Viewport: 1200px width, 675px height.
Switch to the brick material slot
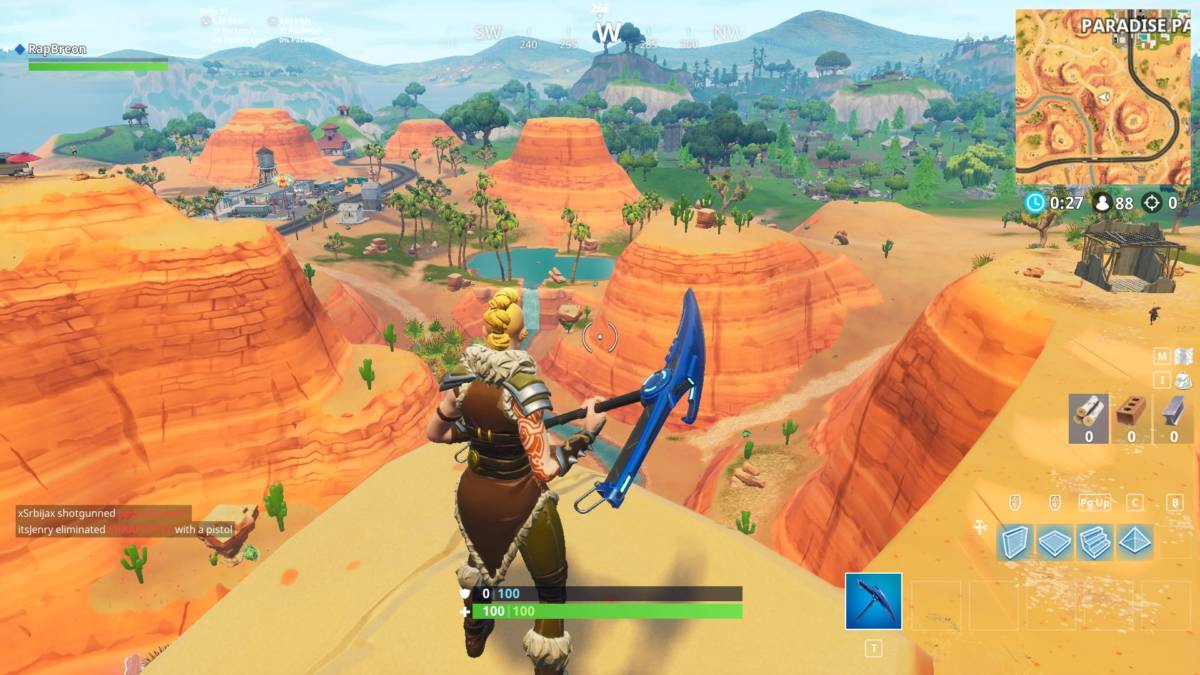click(x=1130, y=416)
